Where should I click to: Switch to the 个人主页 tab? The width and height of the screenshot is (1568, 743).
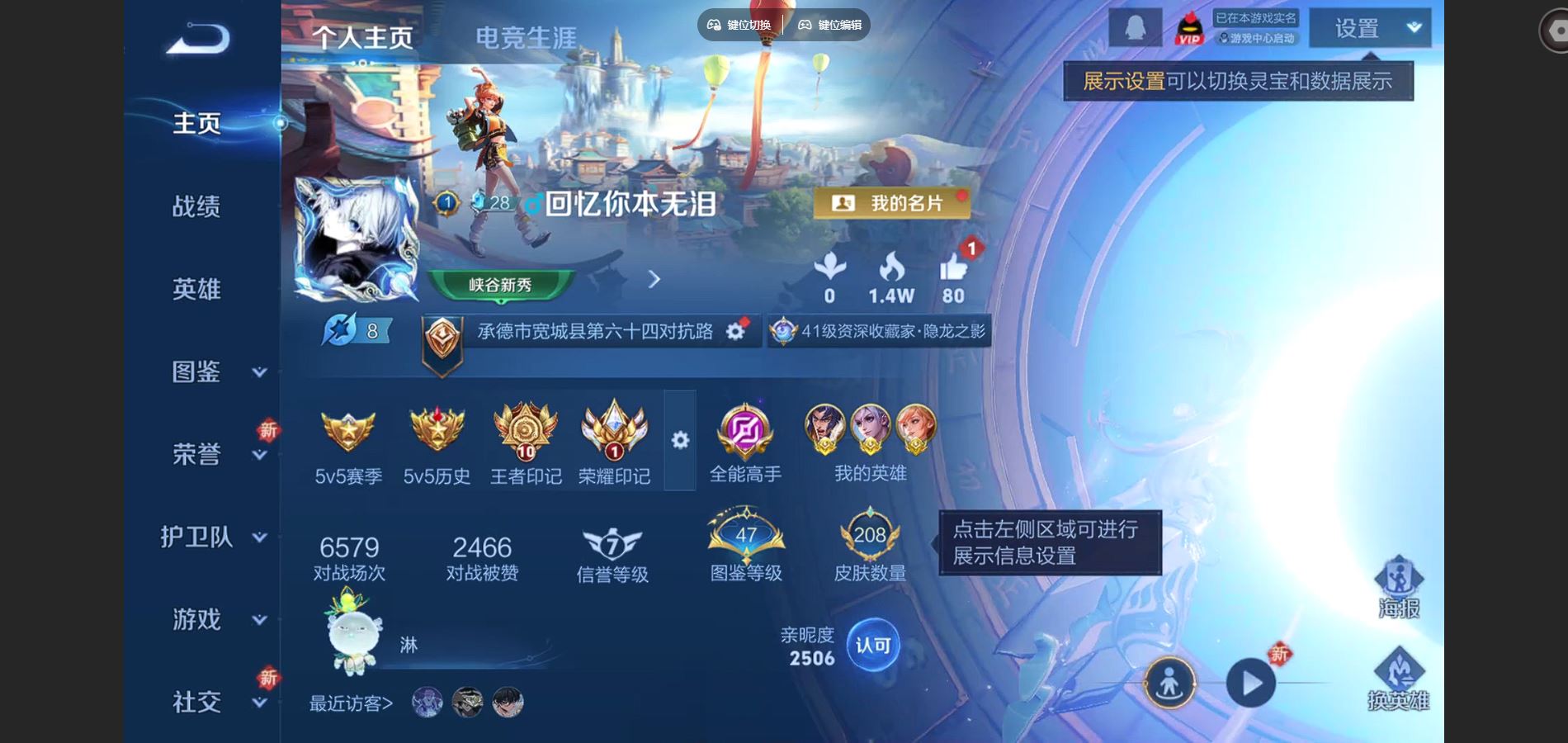366,36
